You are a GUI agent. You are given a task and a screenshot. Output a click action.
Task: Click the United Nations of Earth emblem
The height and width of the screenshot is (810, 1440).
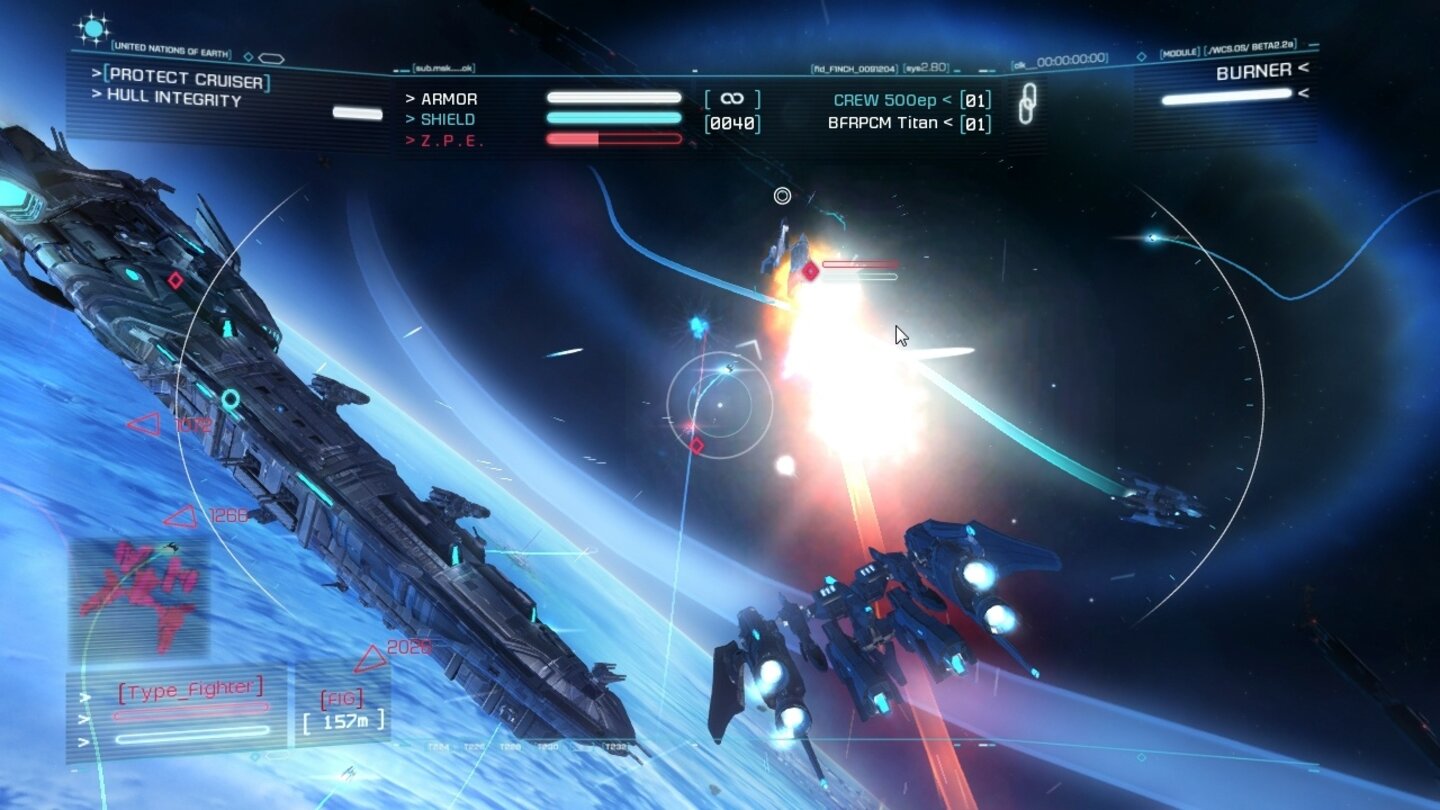click(x=94, y=30)
